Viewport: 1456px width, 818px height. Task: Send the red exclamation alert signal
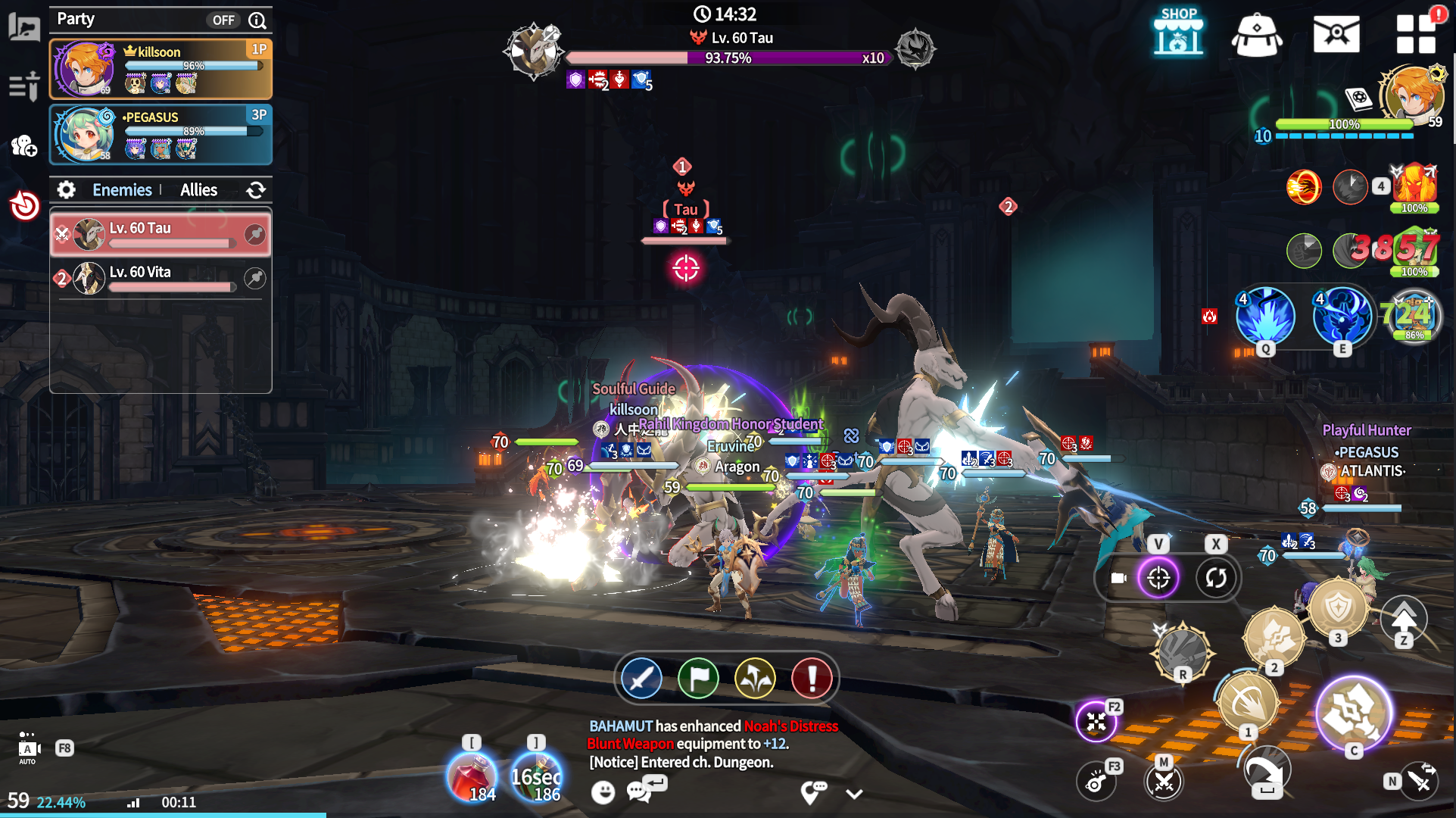tap(812, 678)
